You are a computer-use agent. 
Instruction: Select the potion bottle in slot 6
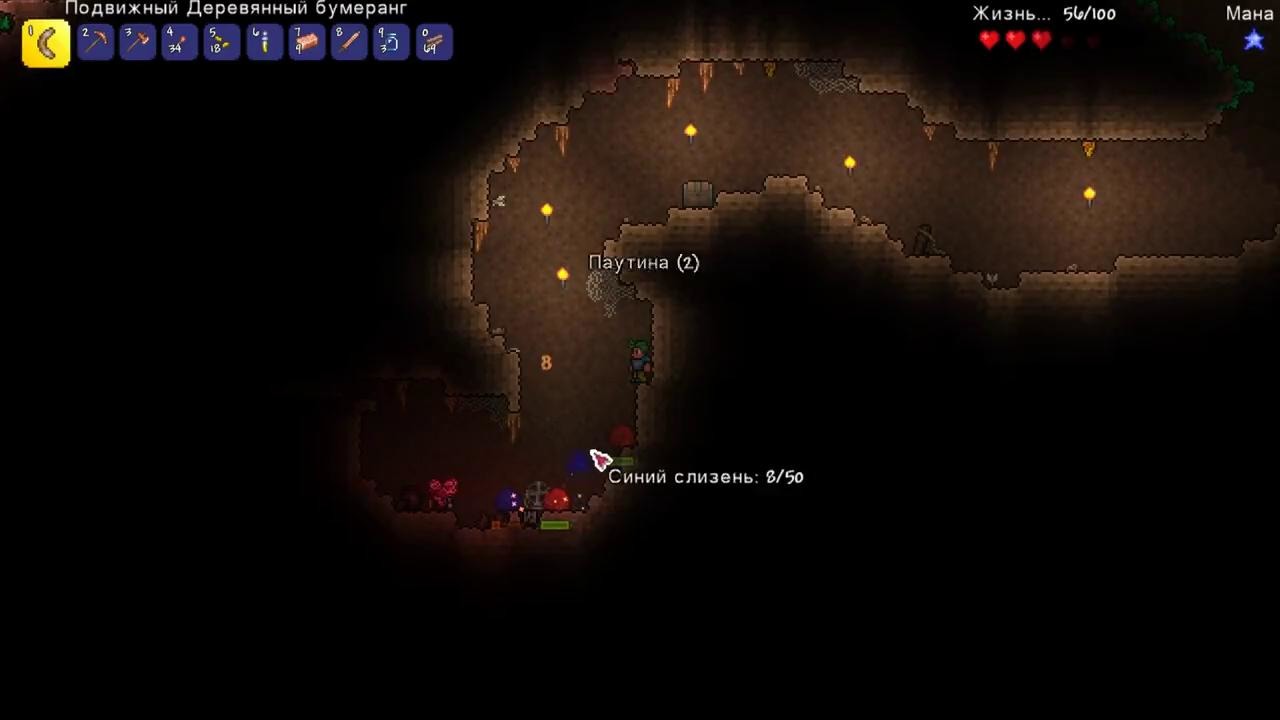pos(265,43)
